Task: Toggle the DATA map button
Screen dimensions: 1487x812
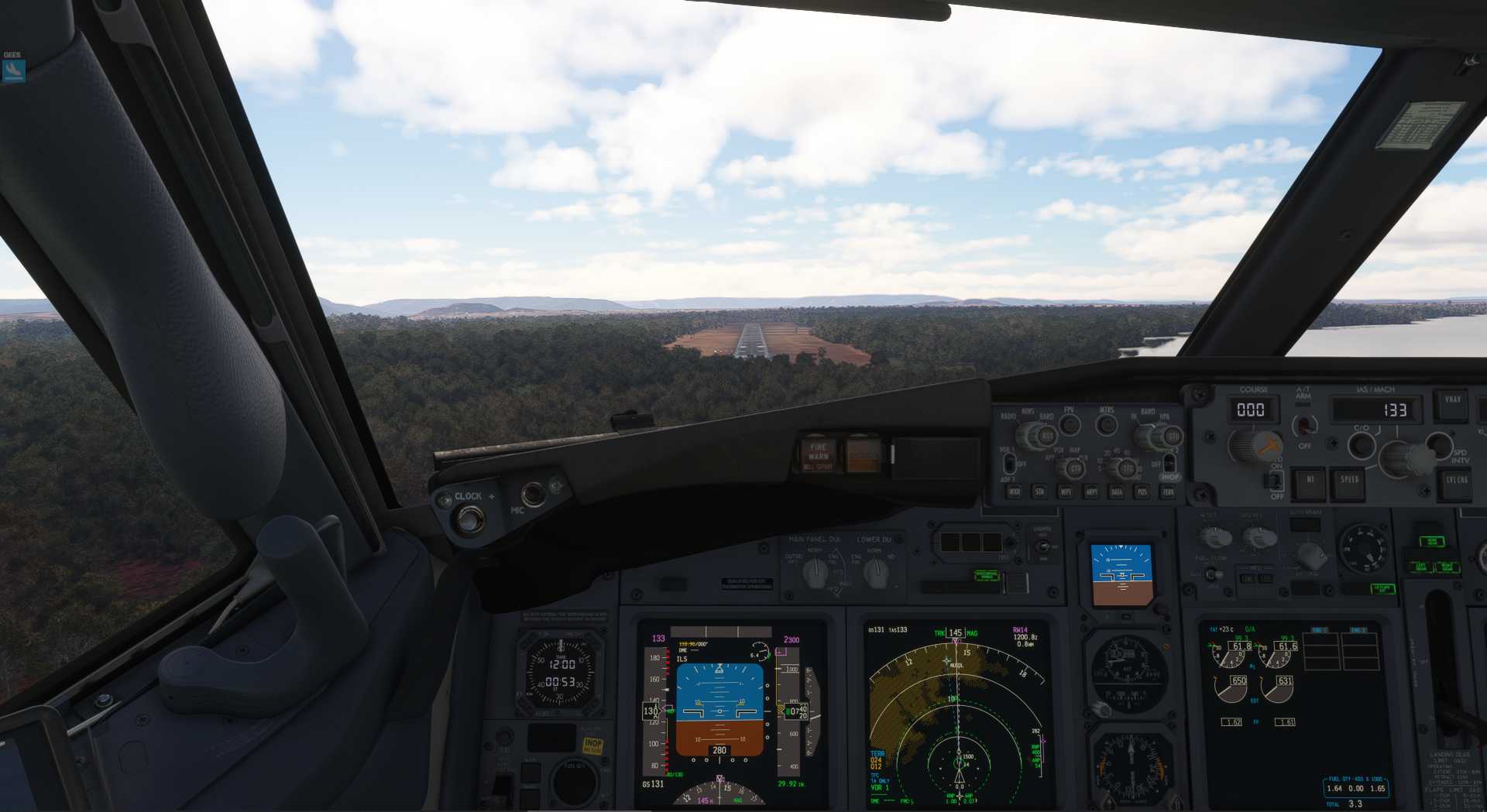Action: tap(1117, 492)
